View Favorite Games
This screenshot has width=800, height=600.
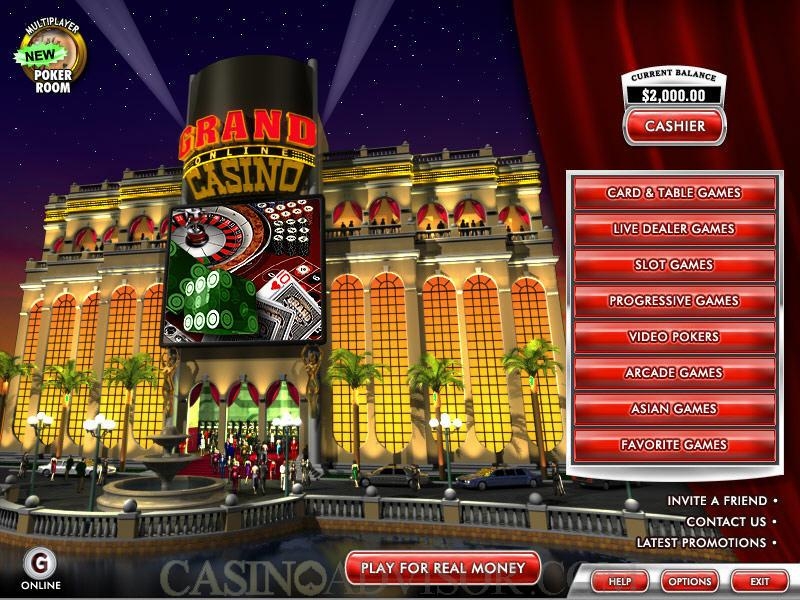point(674,445)
